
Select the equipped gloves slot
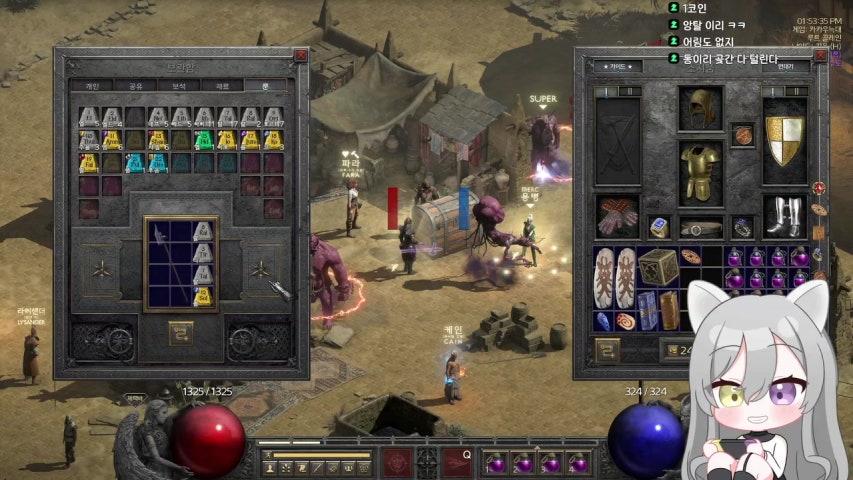[x=617, y=217]
